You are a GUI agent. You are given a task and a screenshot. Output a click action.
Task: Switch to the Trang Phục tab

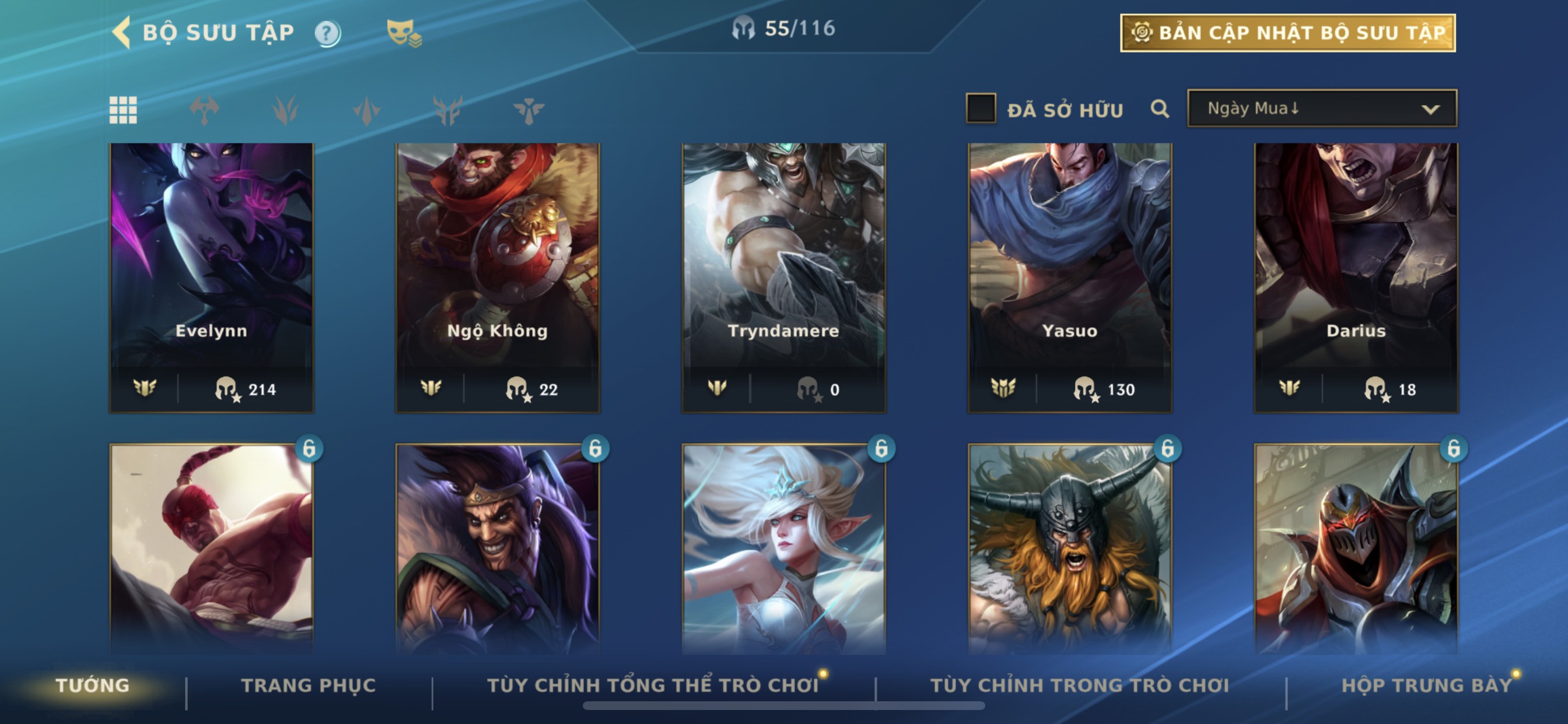click(309, 685)
